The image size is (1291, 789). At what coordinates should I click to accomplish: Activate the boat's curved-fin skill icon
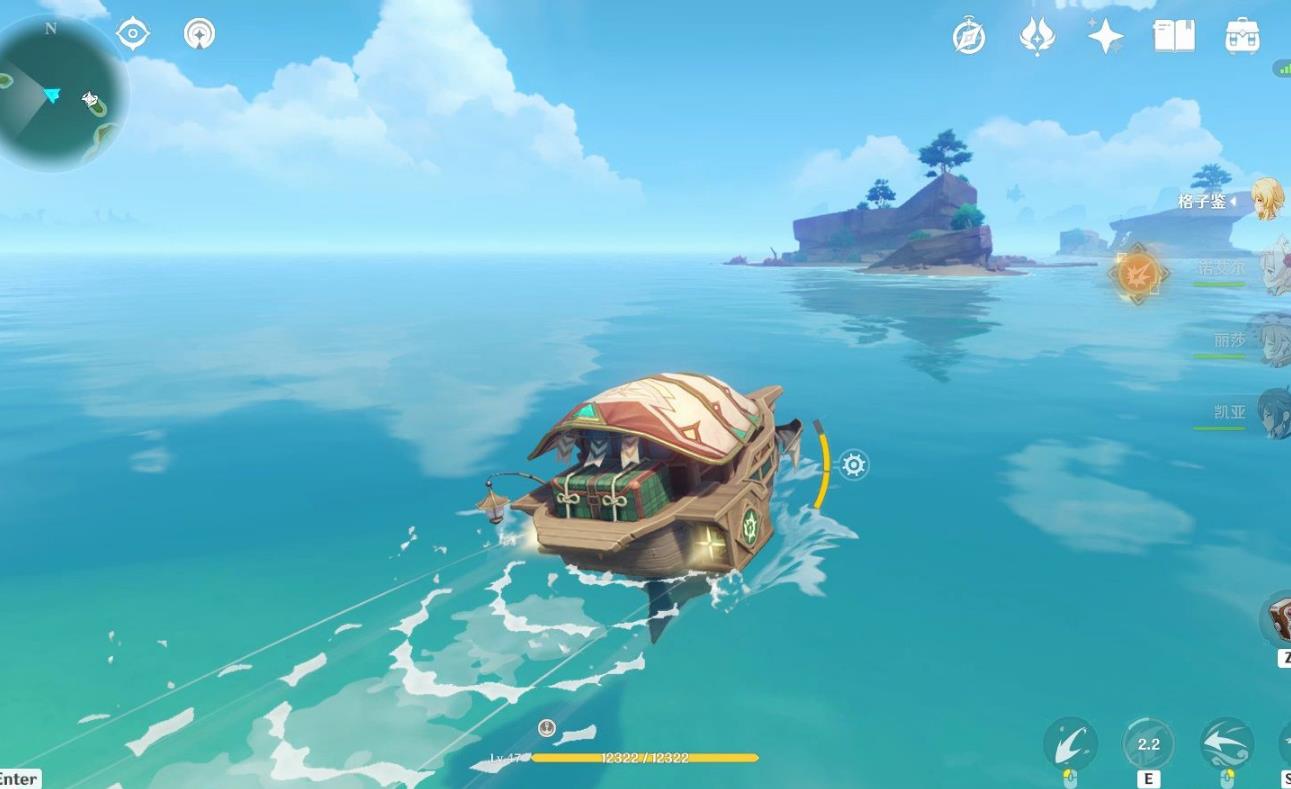coord(1070,744)
